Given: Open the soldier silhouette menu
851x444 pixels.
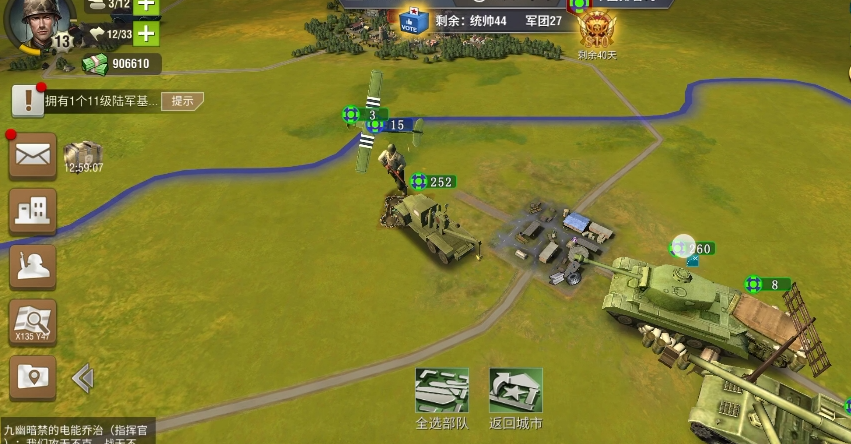Looking at the screenshot, I should pos(32,266).
